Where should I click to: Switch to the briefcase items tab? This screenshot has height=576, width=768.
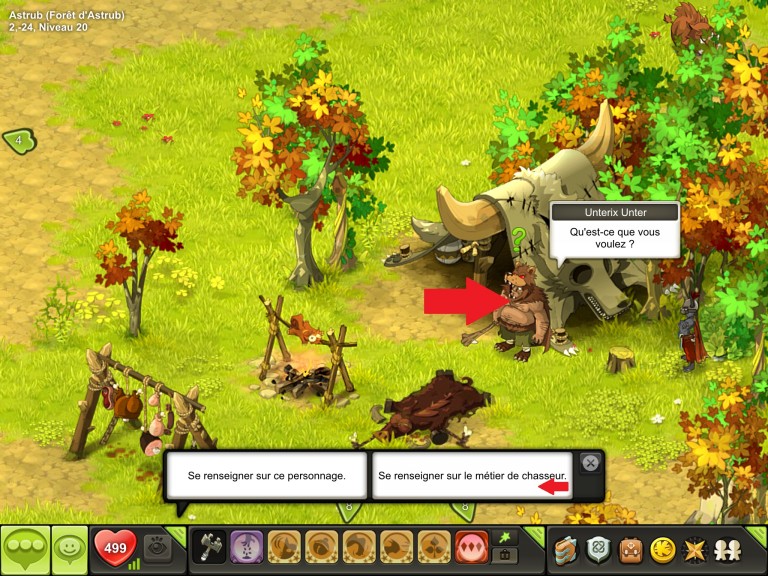point(504,556)
